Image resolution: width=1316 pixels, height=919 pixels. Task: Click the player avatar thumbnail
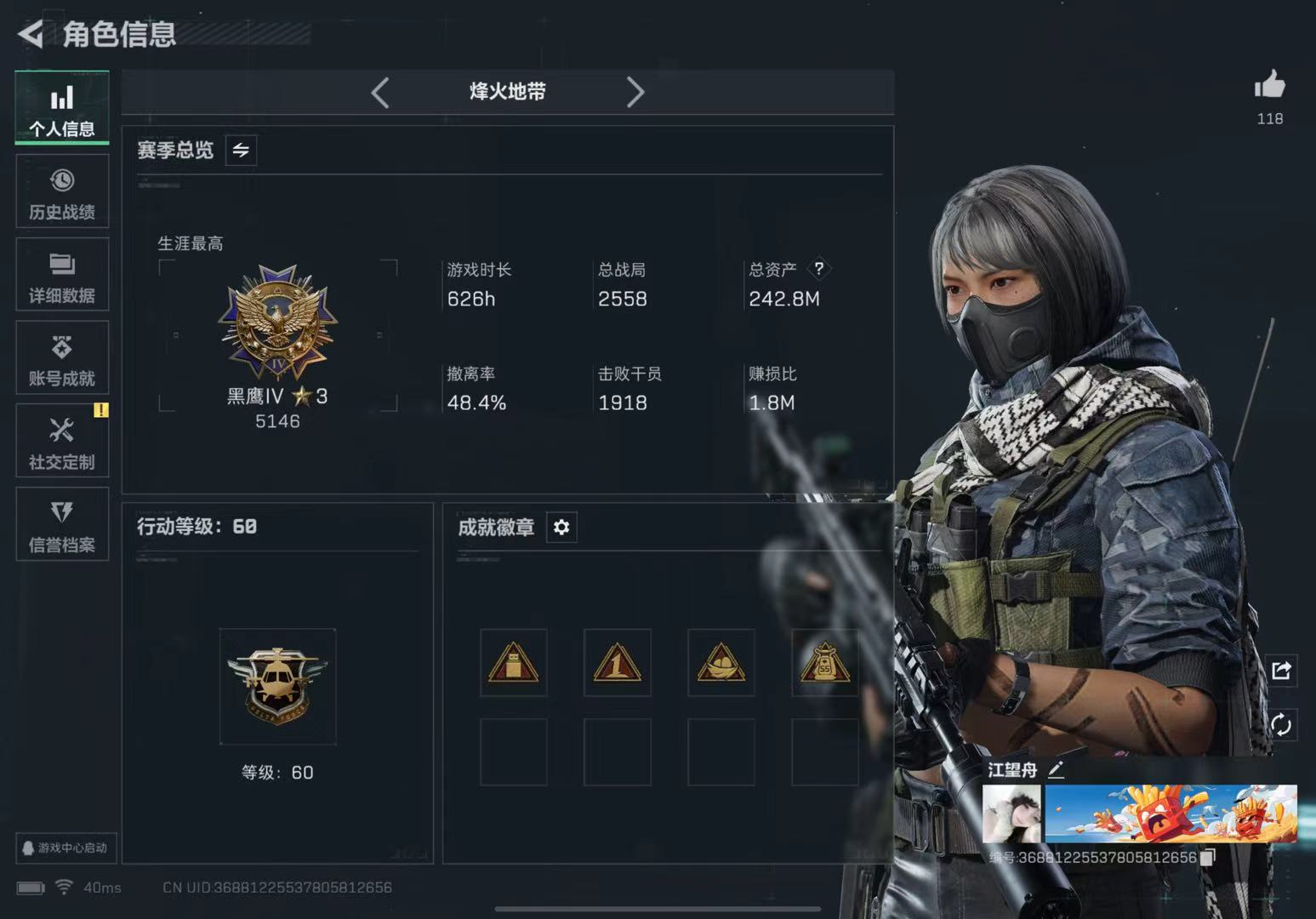pyautogui.click(x=1012, y=813)
